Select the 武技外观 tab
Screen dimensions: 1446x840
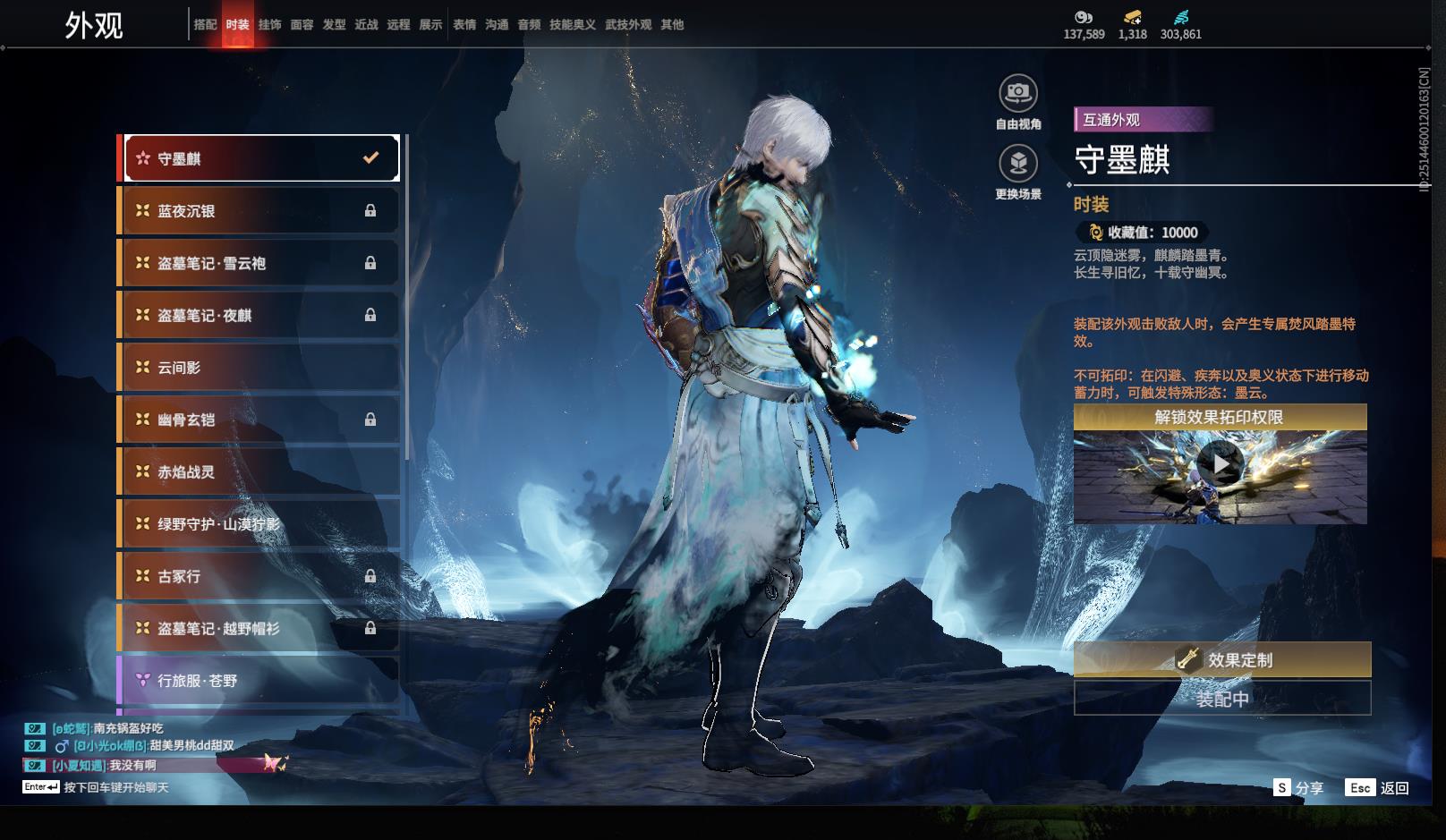click(628, 24)
